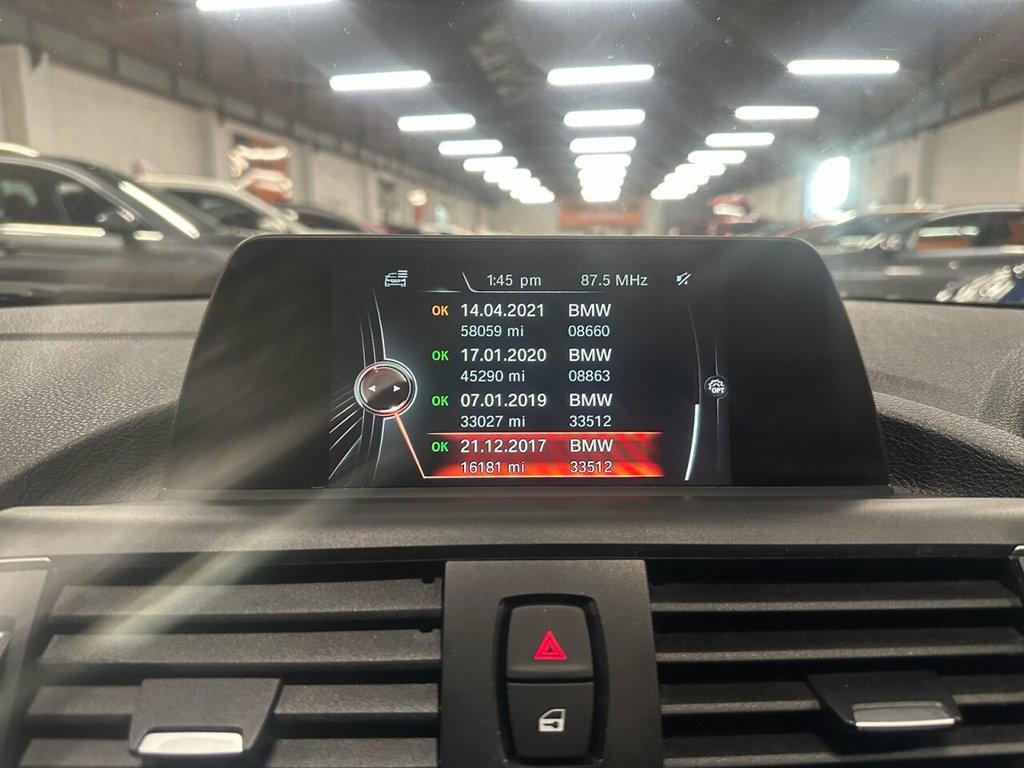Open the 17.01.2020 service record

pyautogui.click(x=522, y=365)
